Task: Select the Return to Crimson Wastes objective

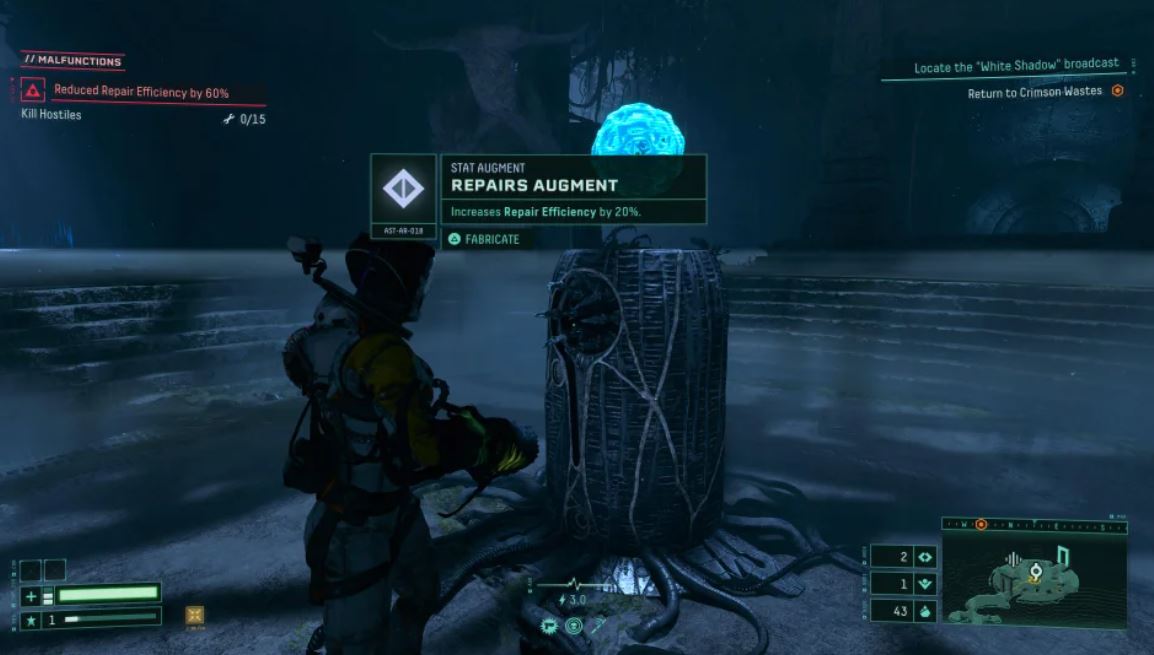Action: (1034, 91)
